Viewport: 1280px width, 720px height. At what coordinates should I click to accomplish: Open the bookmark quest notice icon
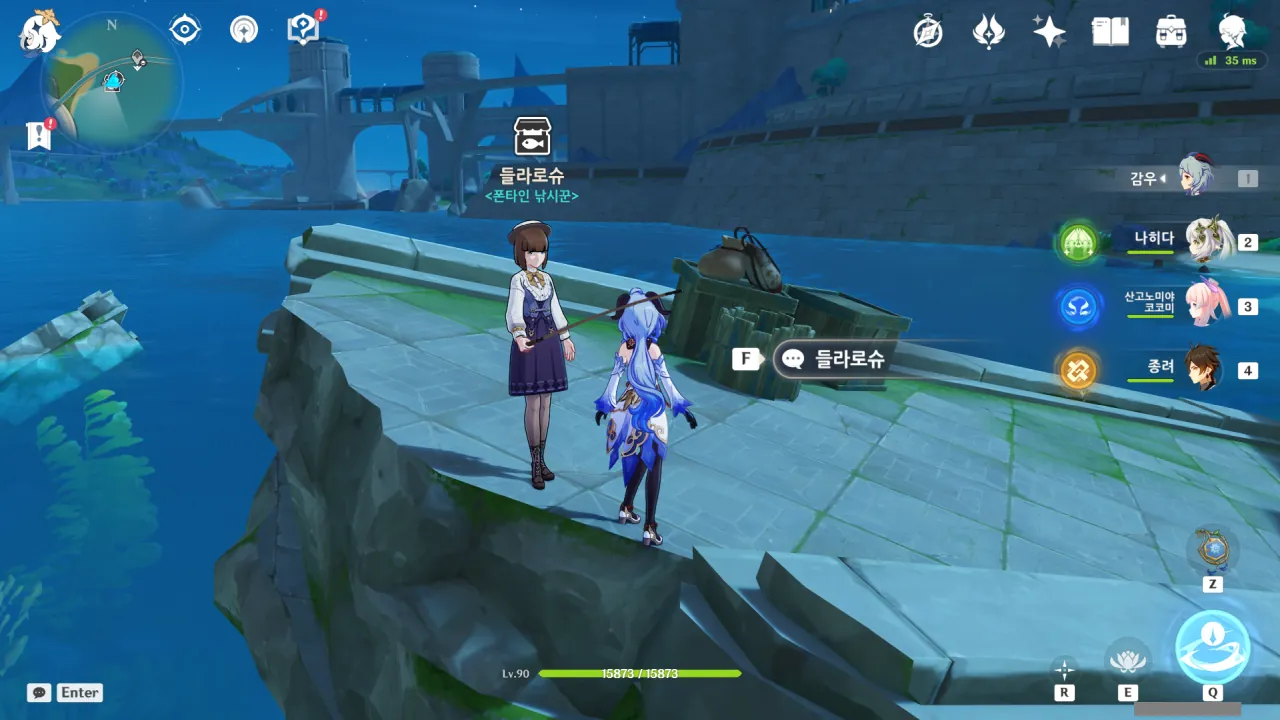pyautogui.click(x=39, y=136)
